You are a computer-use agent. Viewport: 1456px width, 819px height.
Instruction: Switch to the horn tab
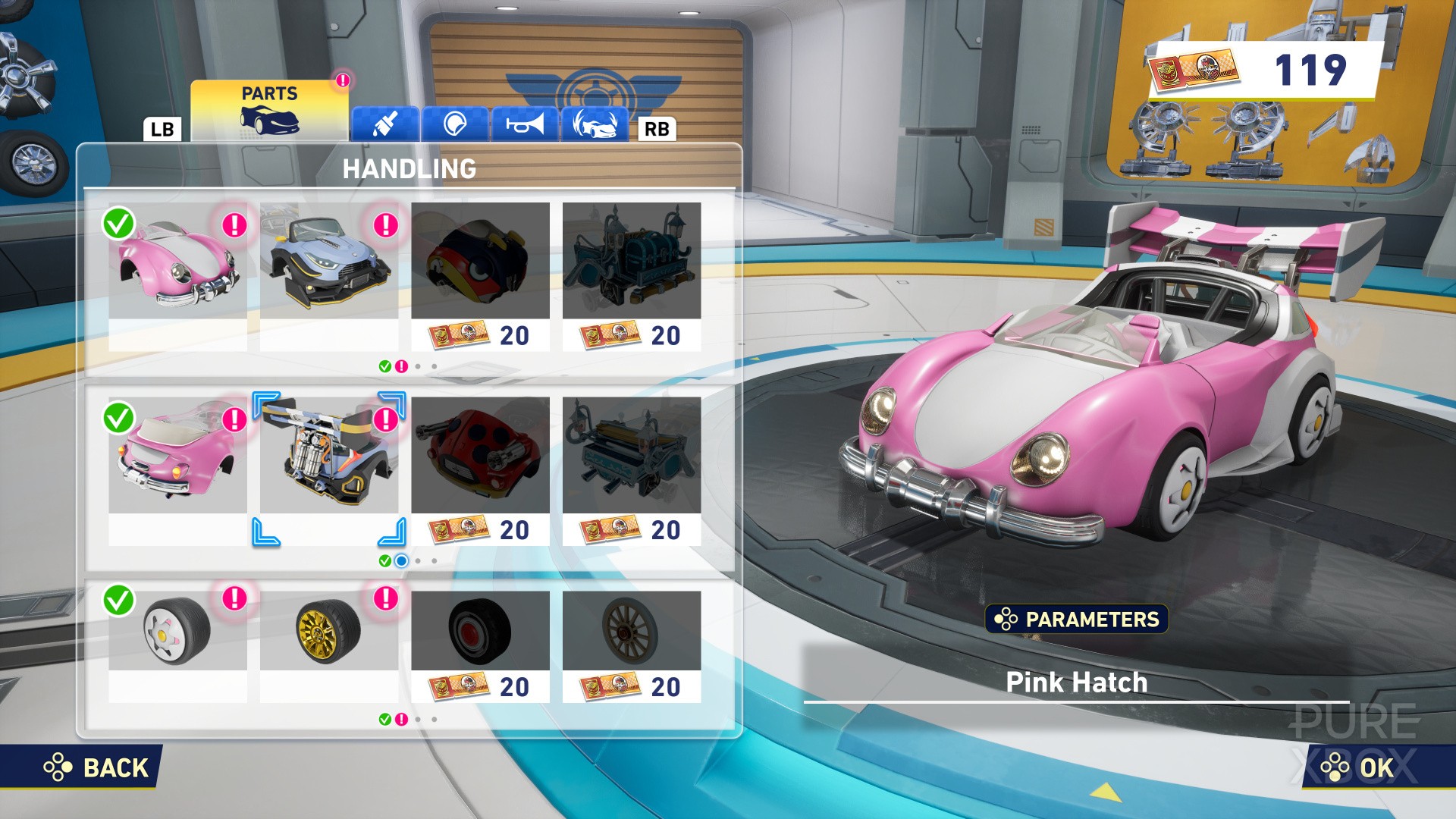coord(525,124)
